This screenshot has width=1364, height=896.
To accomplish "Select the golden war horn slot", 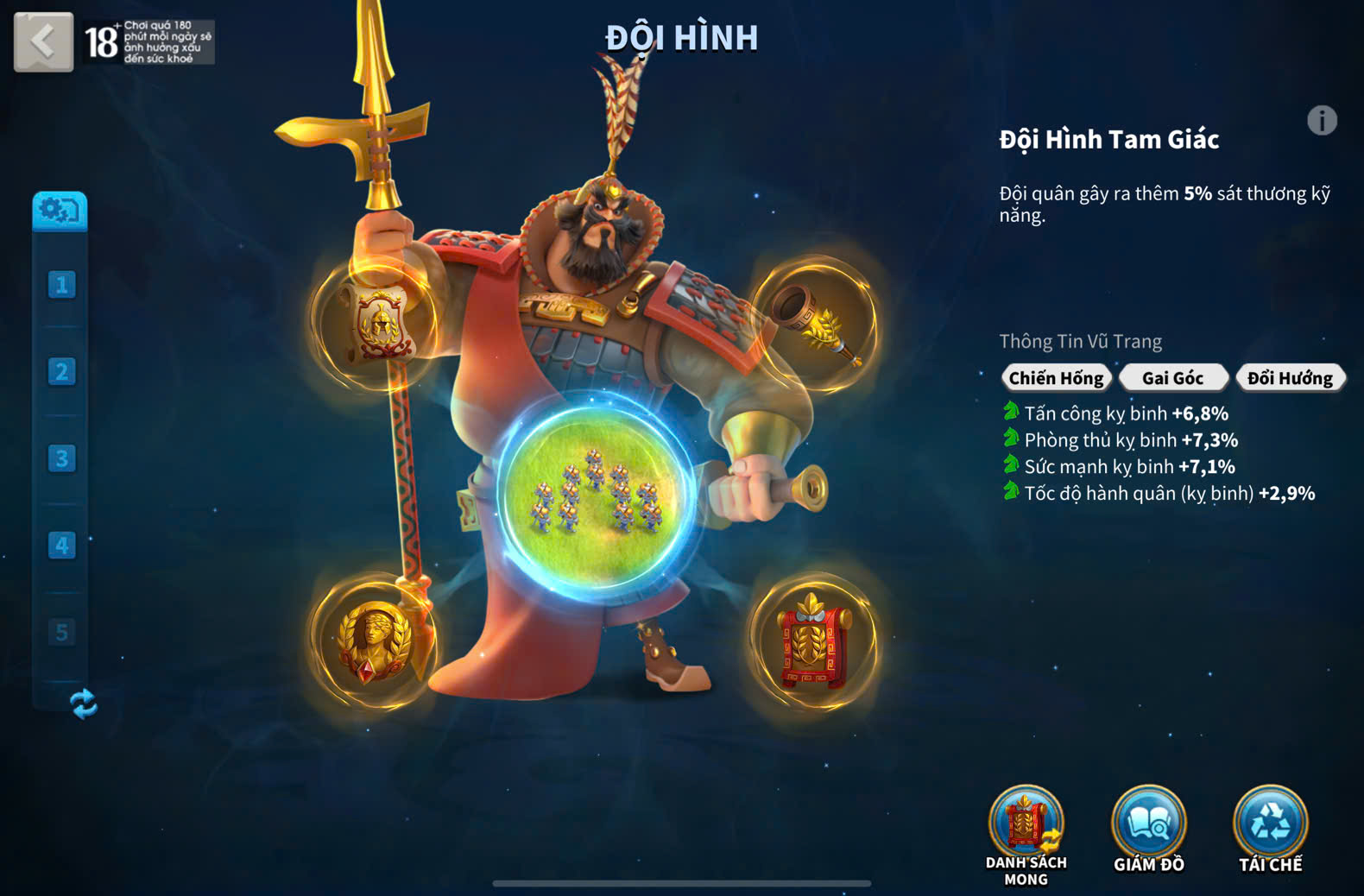I will pos(815,325).
